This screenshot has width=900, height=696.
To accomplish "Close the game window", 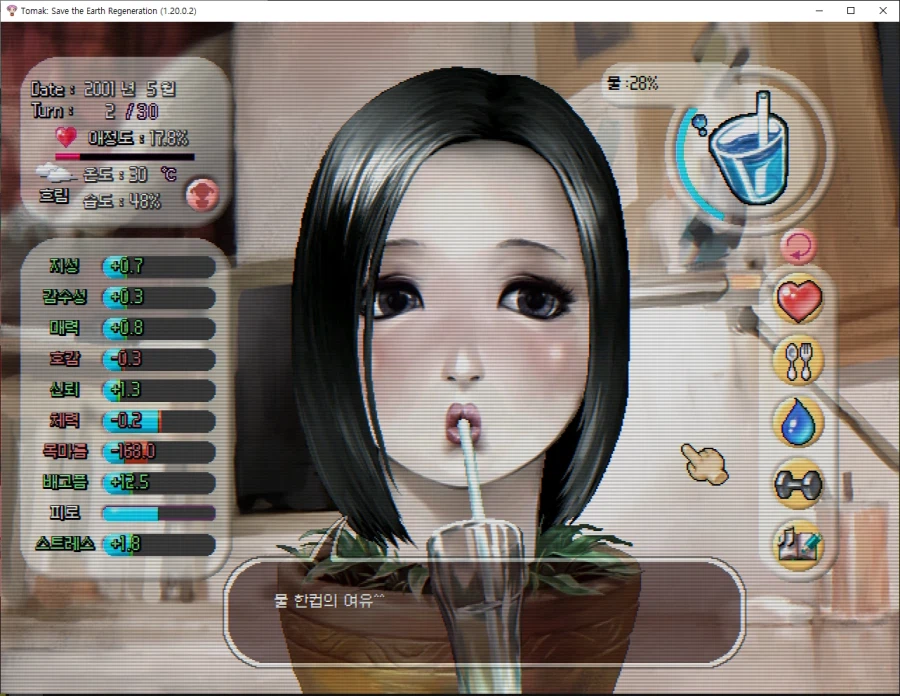I will (881, 10).
